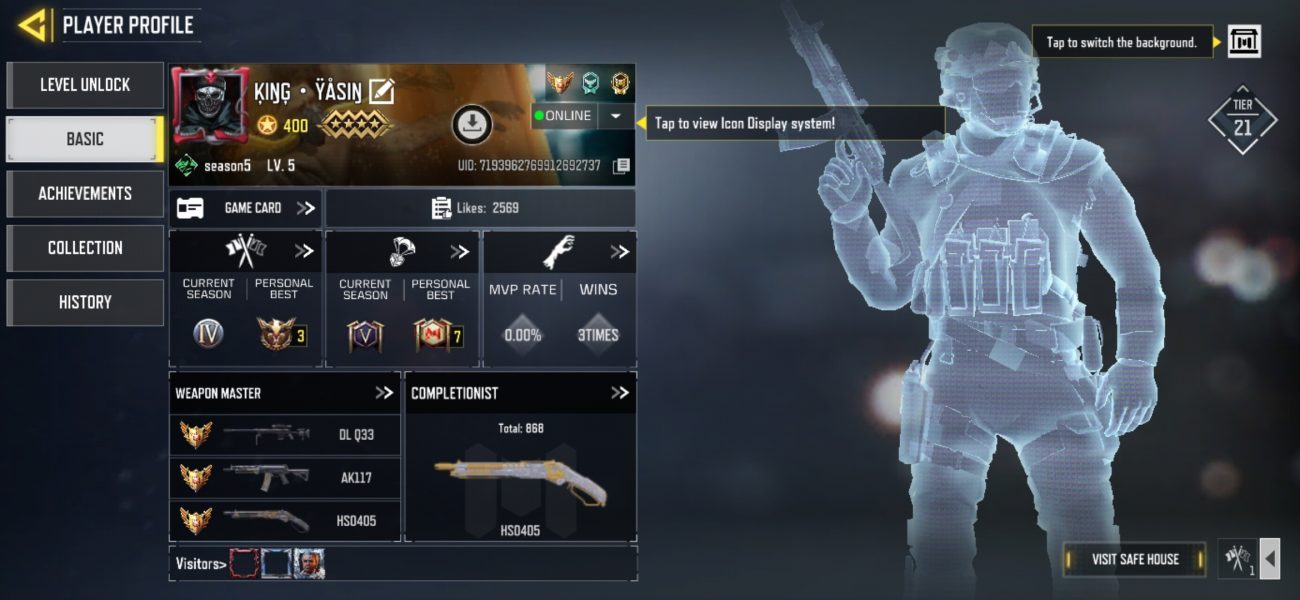
Task: Go back using the yellow arrow
Action: [x=33, y=25]
